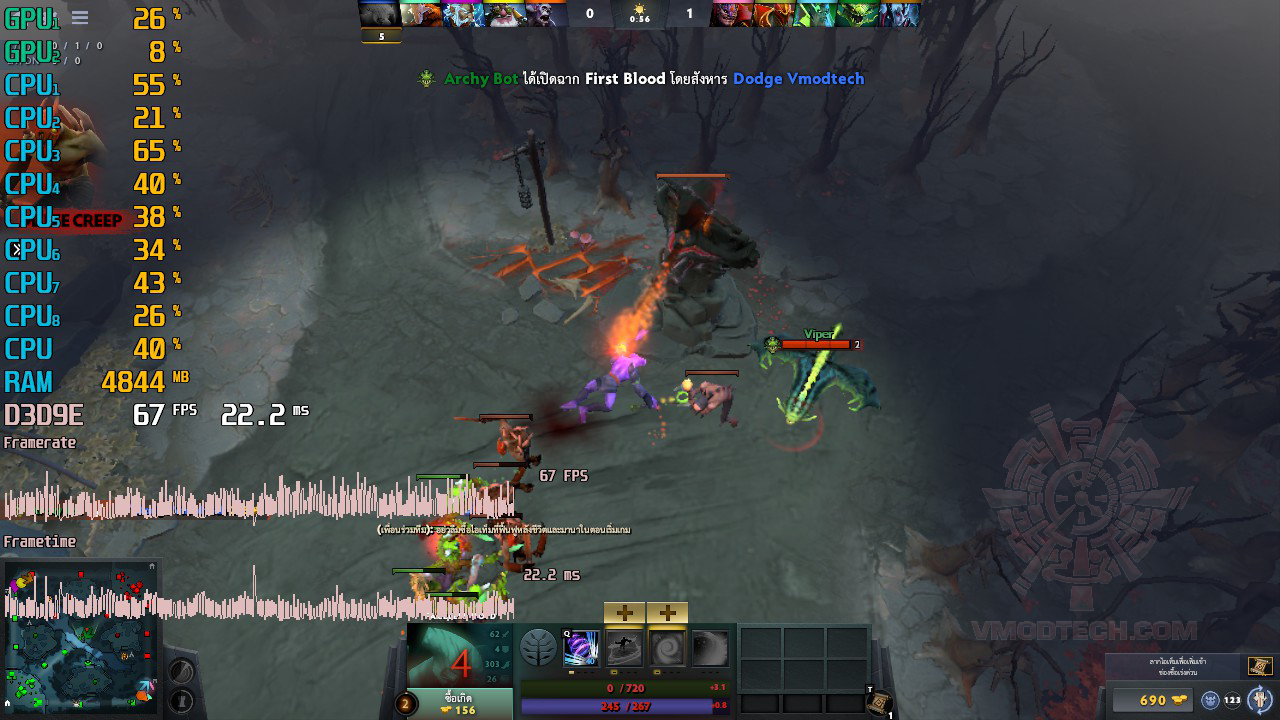Activate the Scan button beside the minimap
The width and height of the screenshot is (1280, 720).
(x=181, y=671)
